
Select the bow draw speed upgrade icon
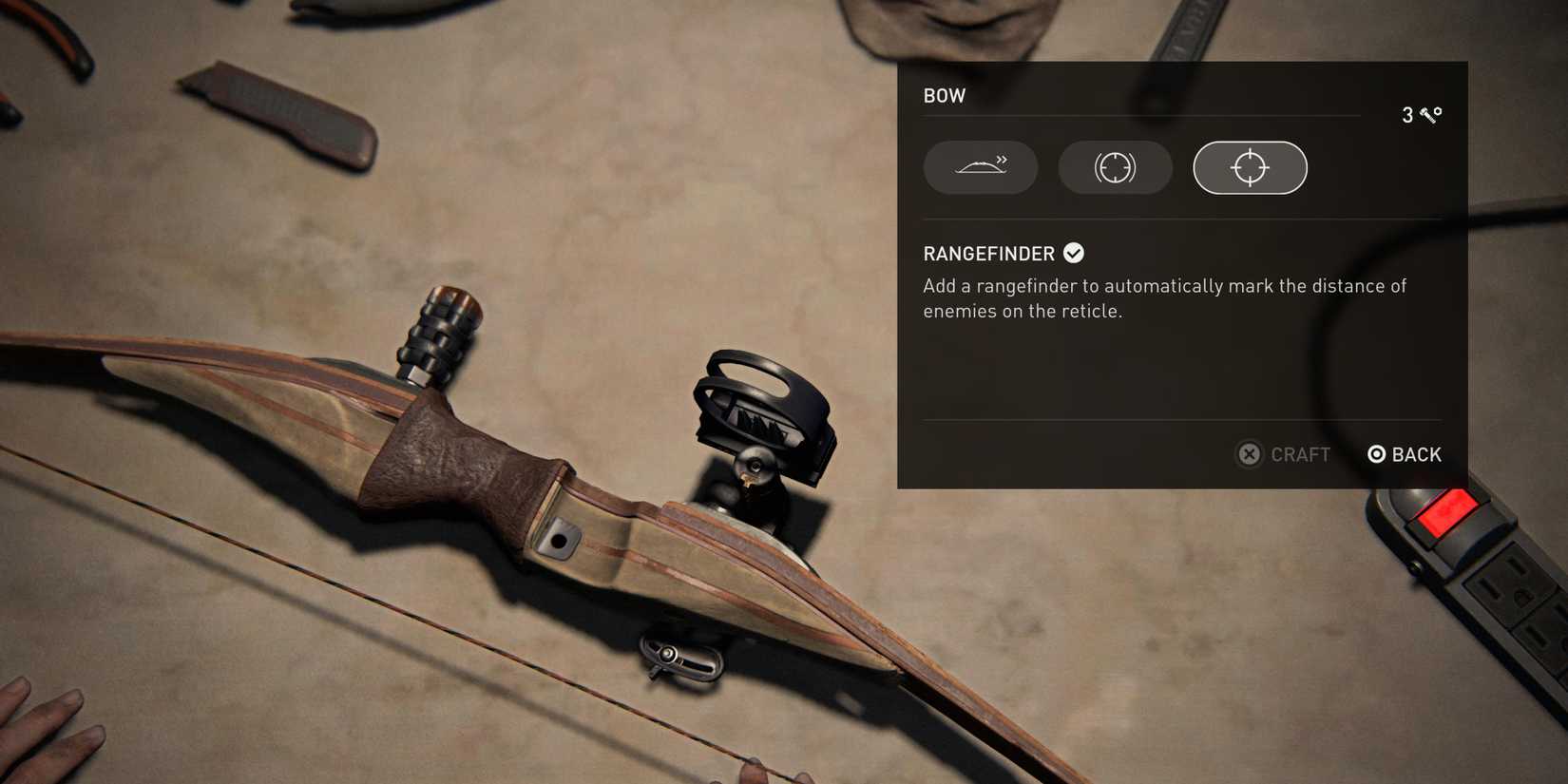980,167
